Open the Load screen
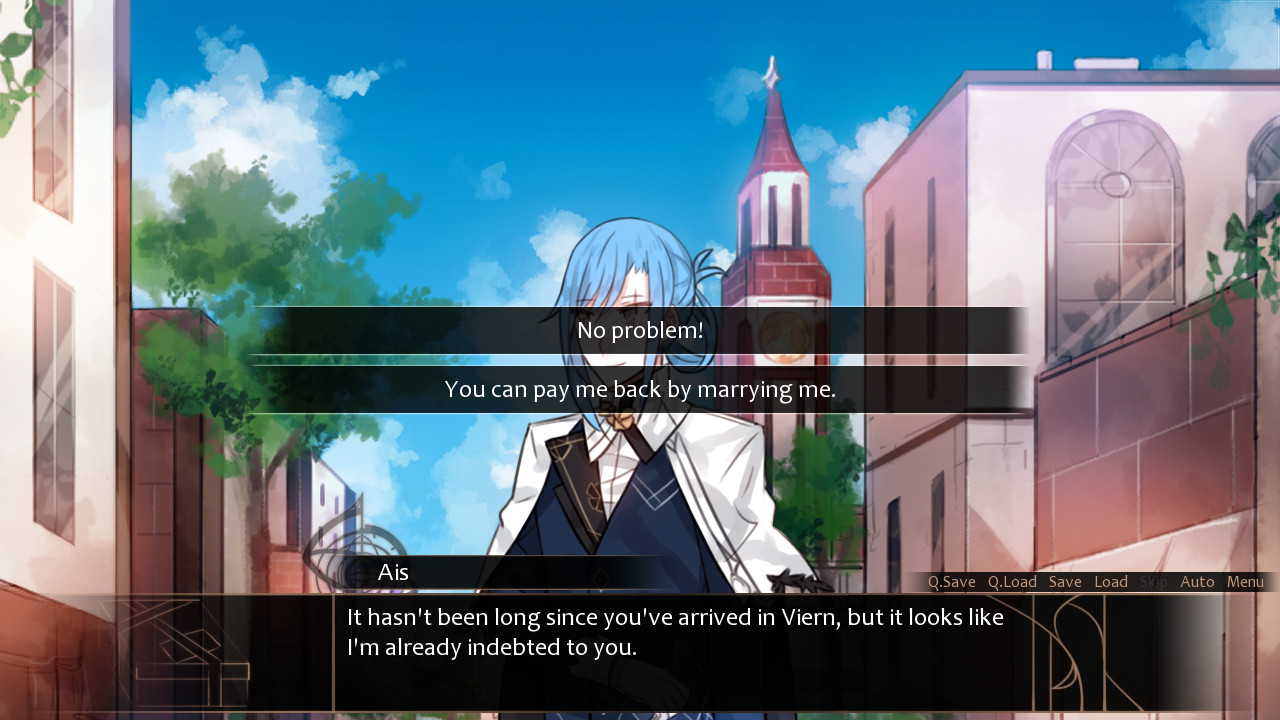This screenshot has height=720, width=1280. coord(1111,581)
